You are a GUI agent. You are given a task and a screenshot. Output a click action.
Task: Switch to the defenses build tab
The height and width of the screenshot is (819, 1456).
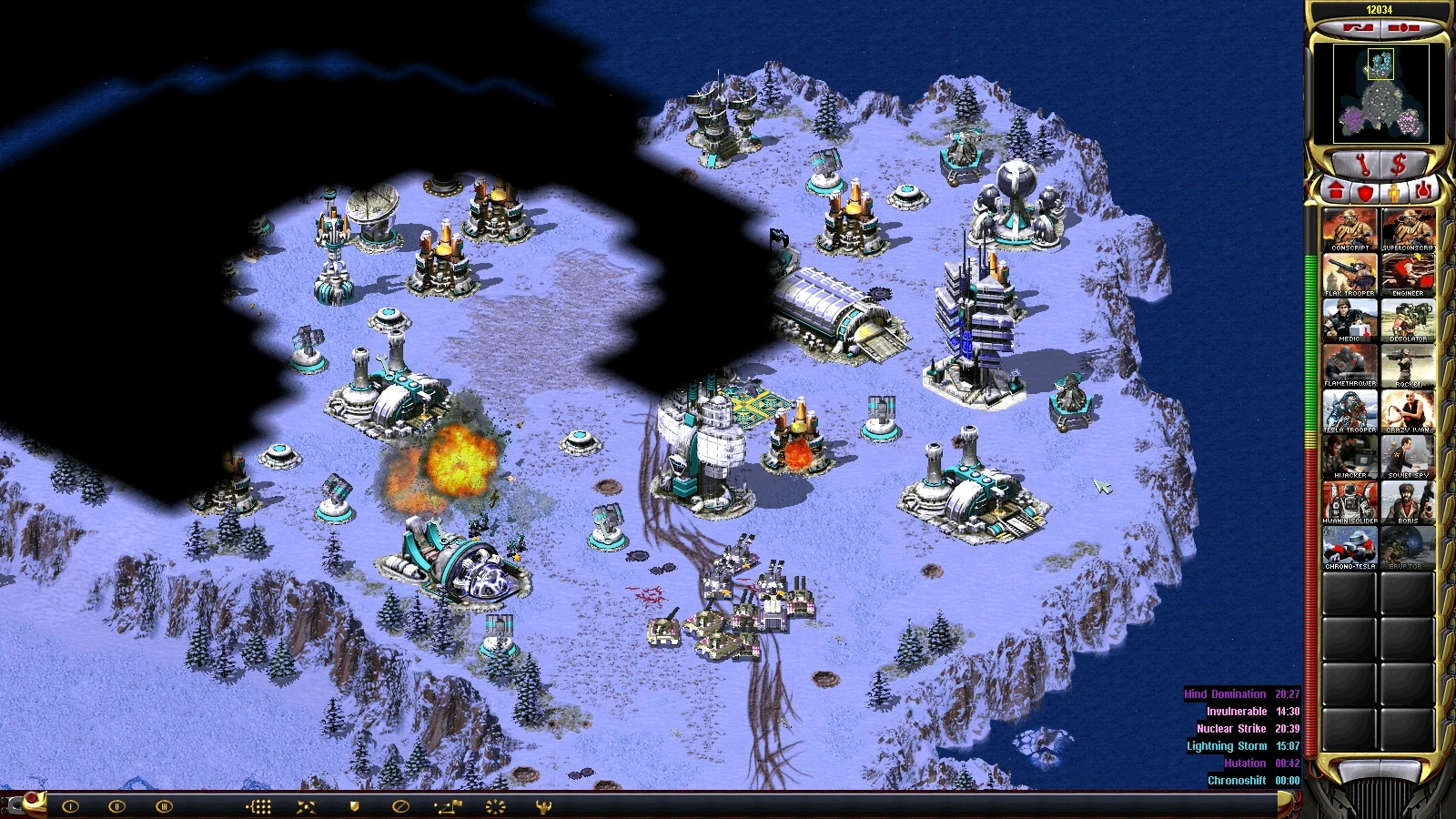pos(1365,191)
